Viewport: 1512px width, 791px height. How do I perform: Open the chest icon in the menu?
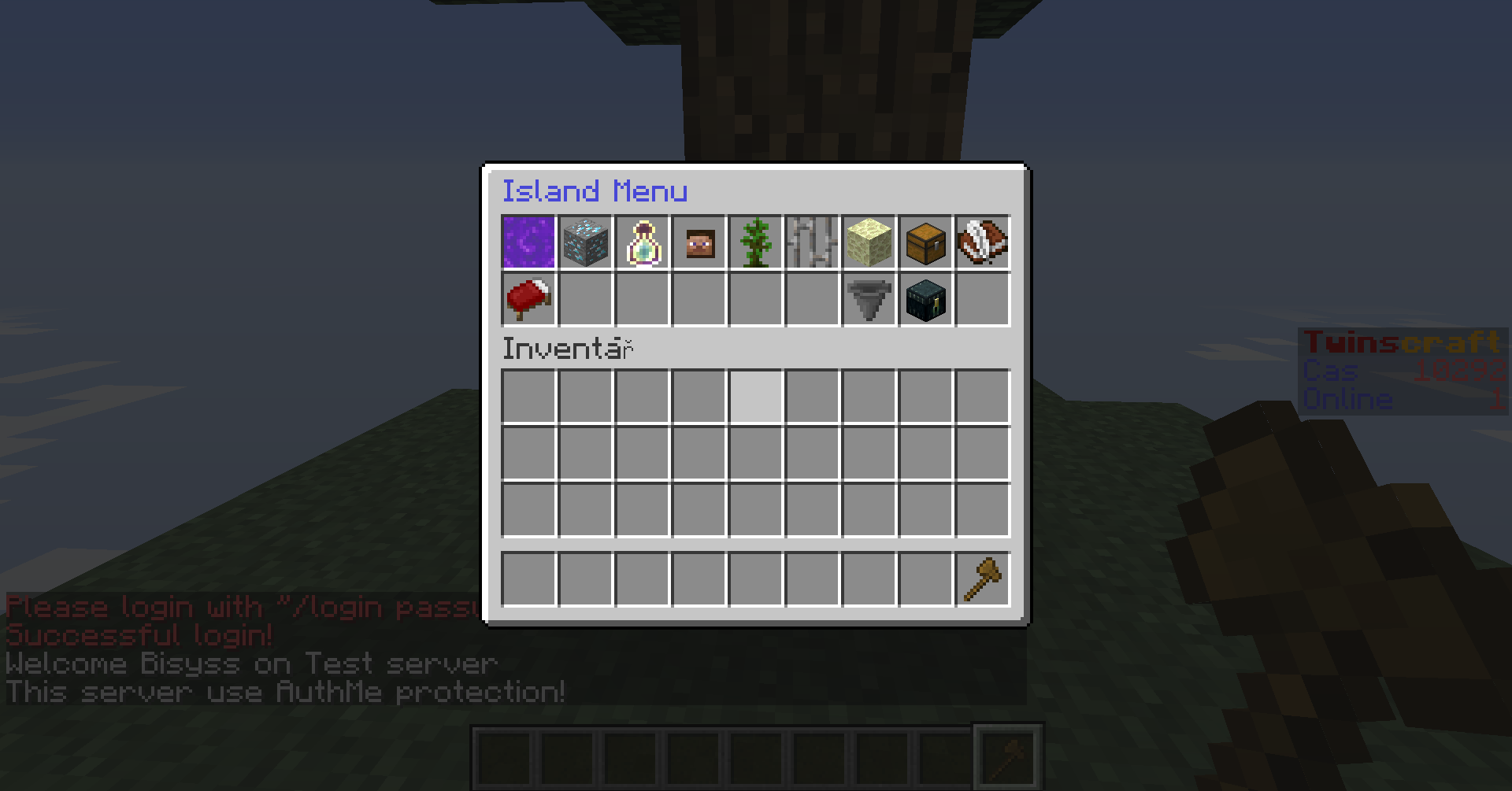(925, 242)
